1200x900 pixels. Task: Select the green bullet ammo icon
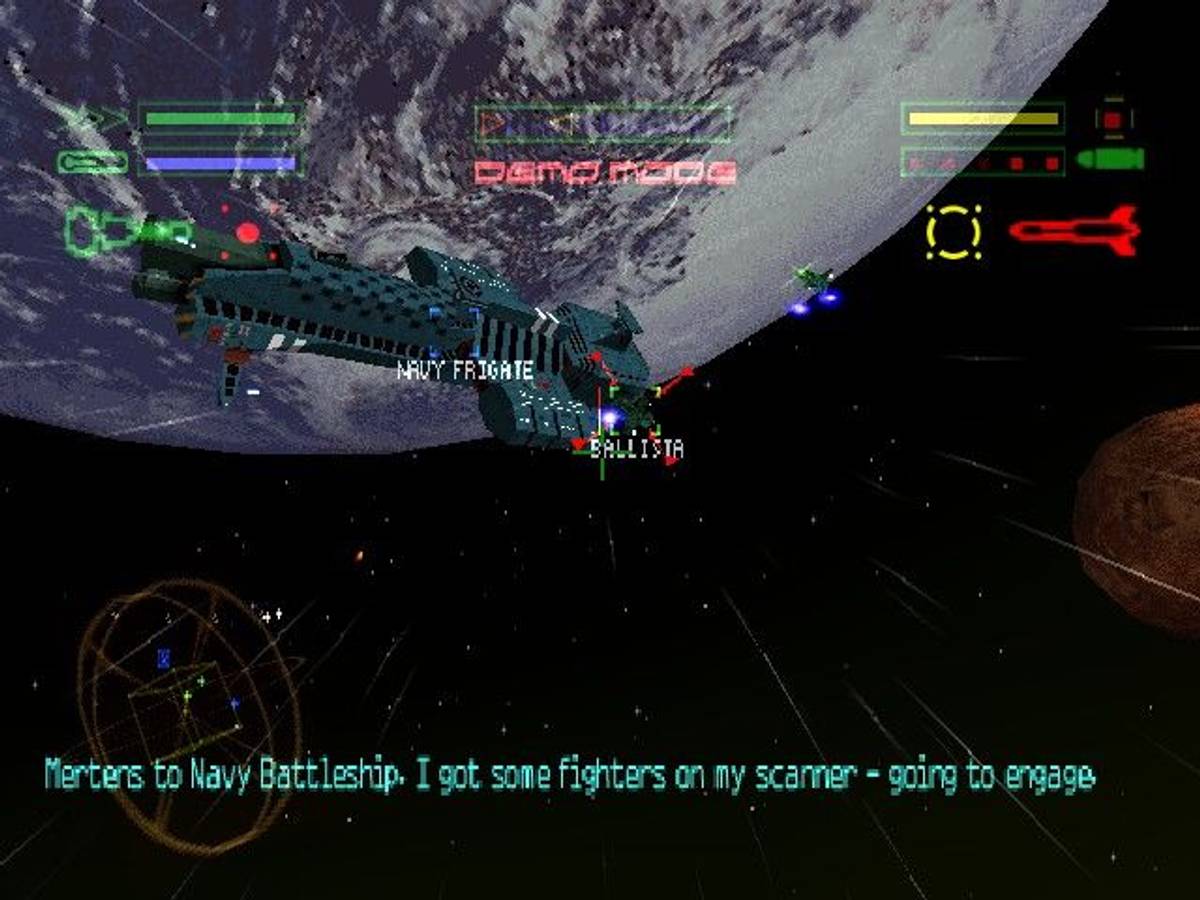1111,159
